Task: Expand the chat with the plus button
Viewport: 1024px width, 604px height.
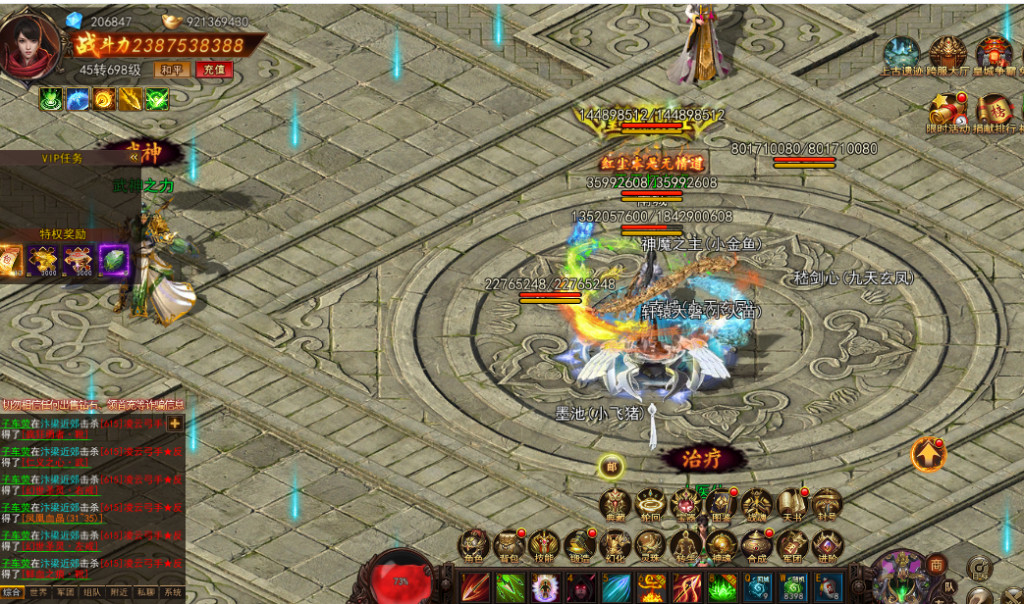Action: tap(175, 424)
